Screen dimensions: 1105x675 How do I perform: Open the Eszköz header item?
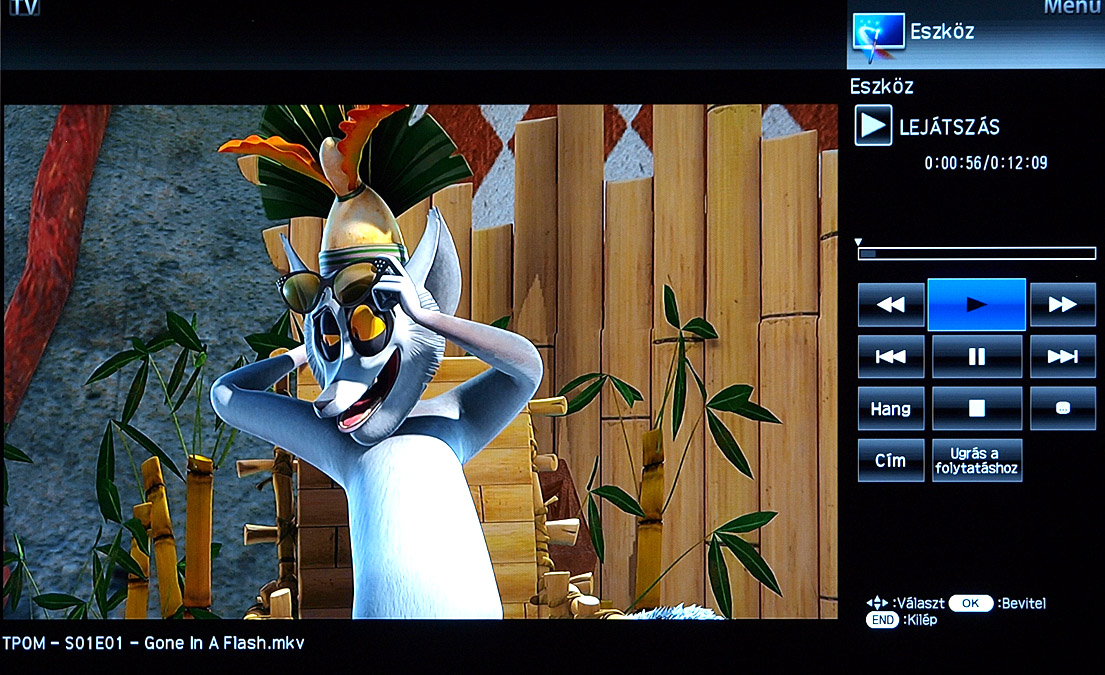pyautogui.click(x=941, y=32)
